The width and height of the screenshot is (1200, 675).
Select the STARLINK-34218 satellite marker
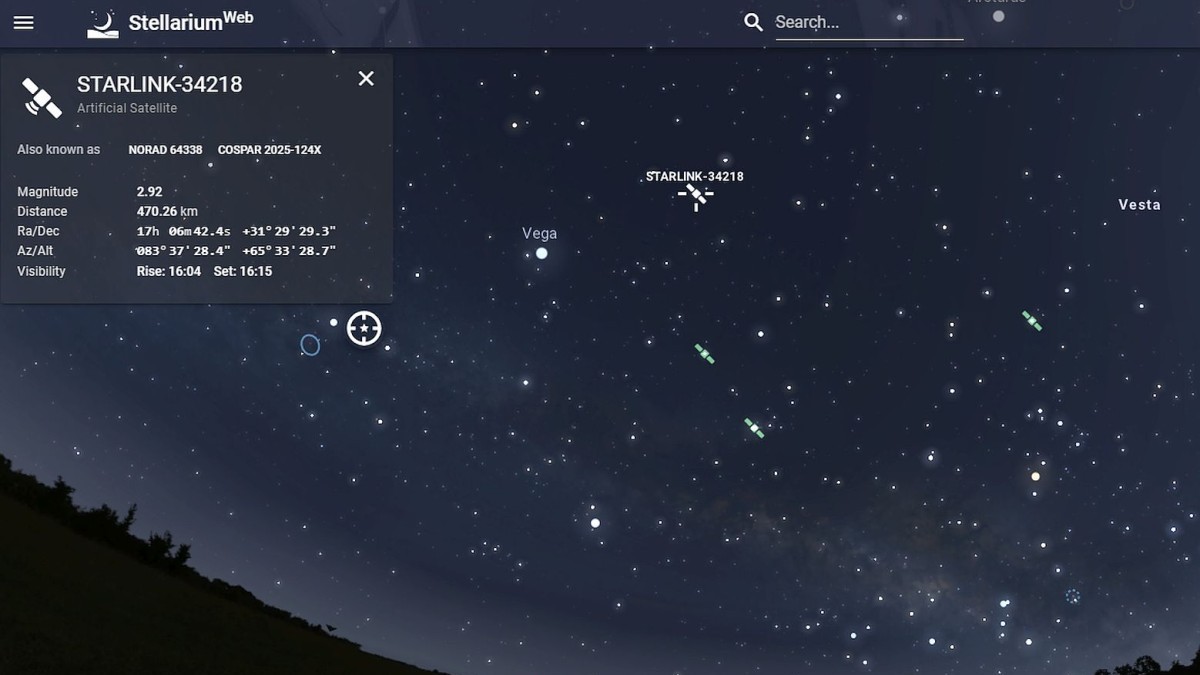(696, 196)
